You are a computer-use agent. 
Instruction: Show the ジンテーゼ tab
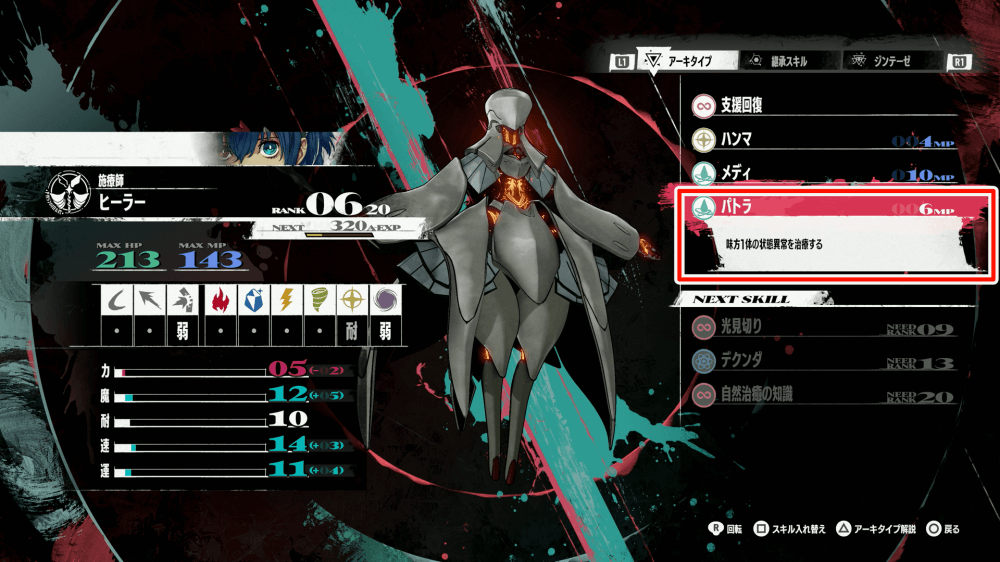click(x=888, y=61)
